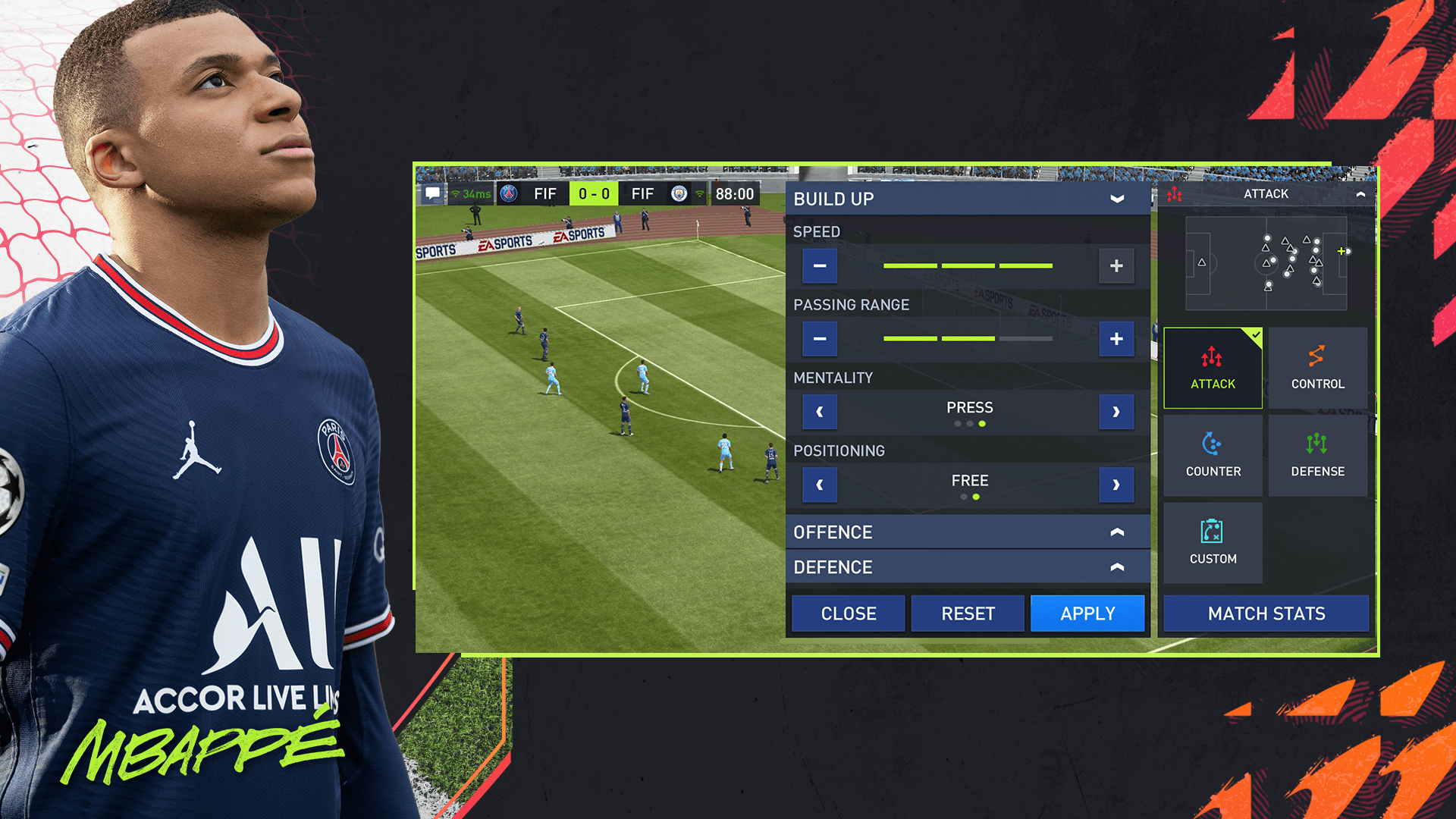Open MATCH STATS
The image size is (1456, 819).
point(1266,613)
